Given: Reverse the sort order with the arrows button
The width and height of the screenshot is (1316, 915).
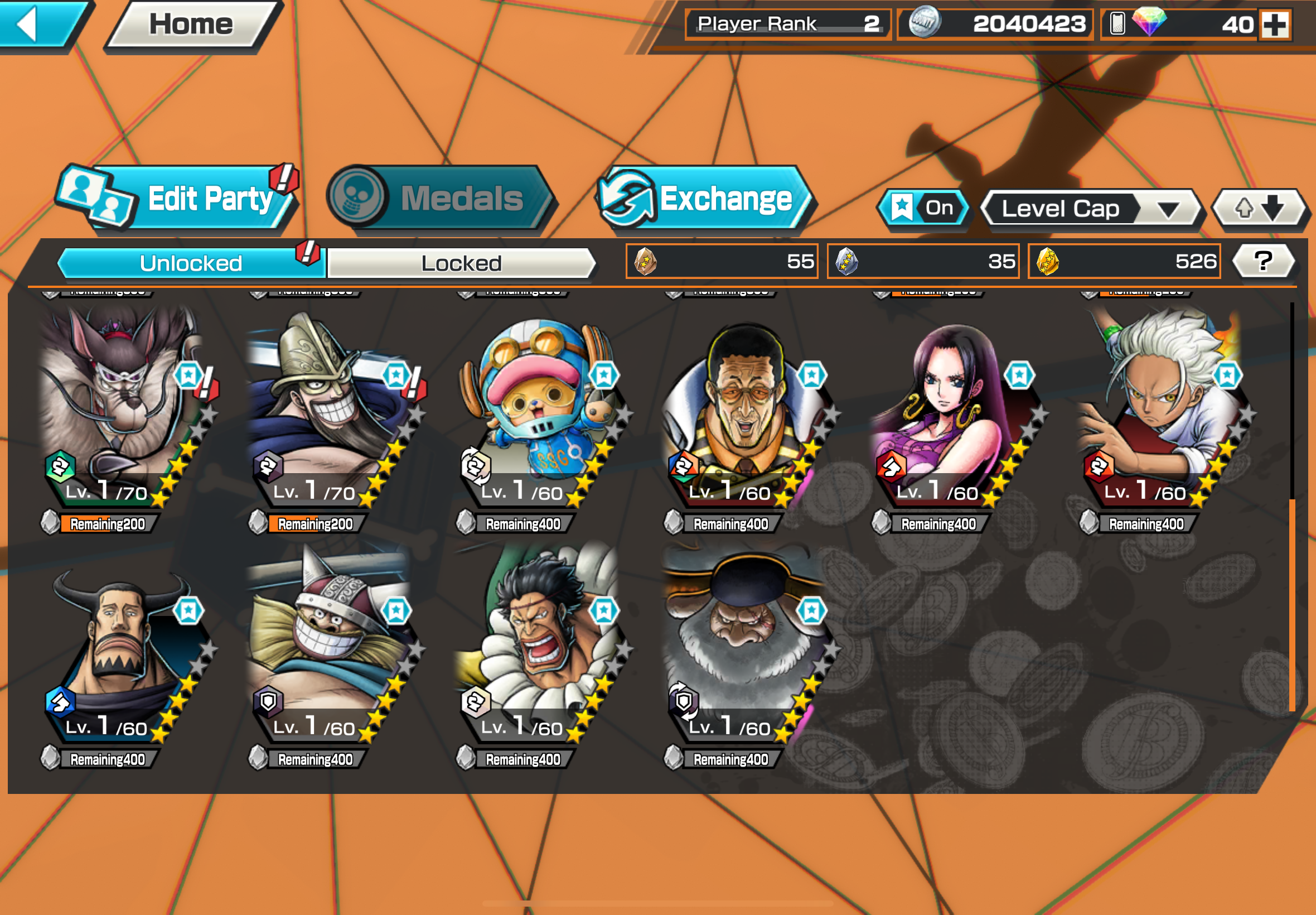Looking at the screenshot, I should 1259,208.
